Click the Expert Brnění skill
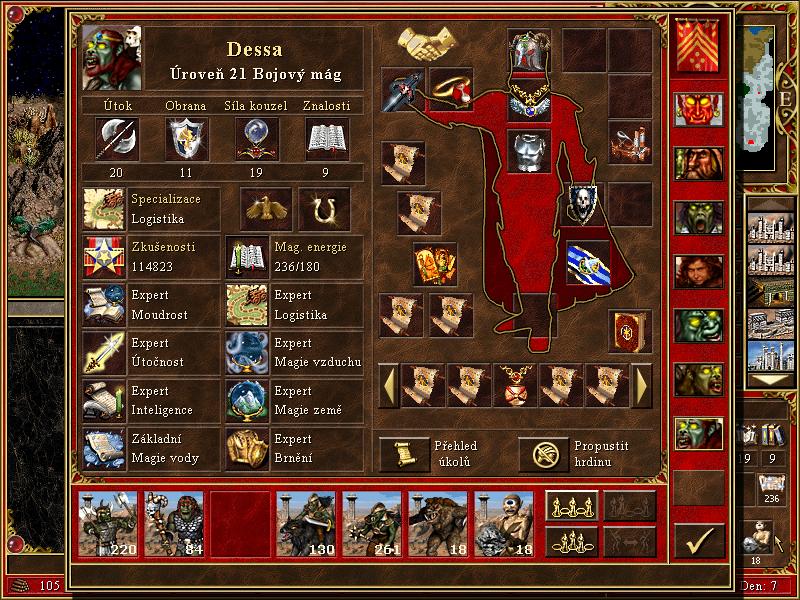This screenshot has width=800, height=600. [x=247, y=449]
